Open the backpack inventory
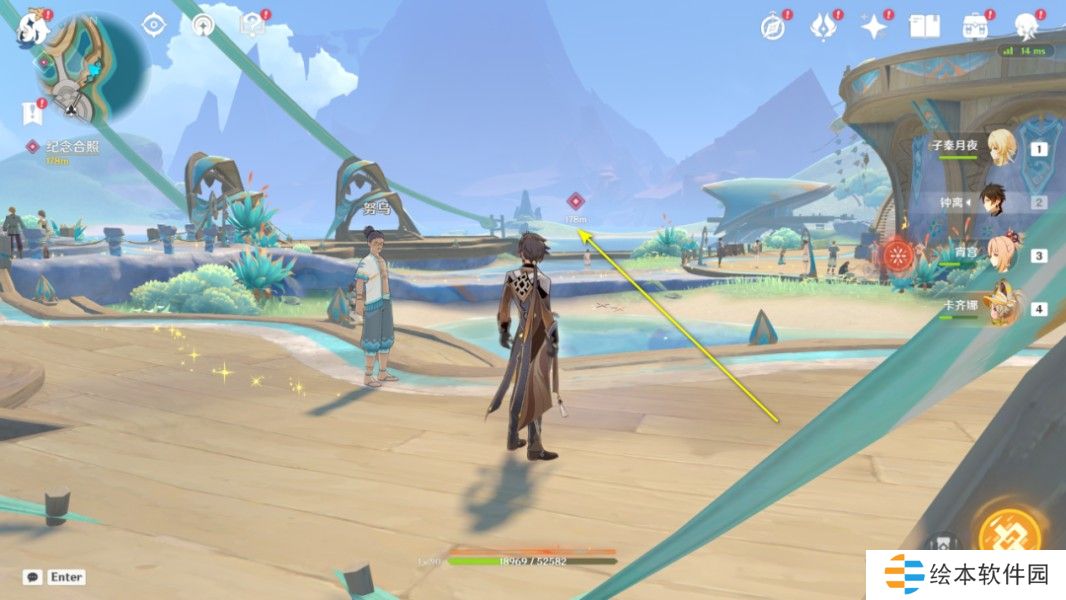The image size is (1066, 600). pyautogui.click(x=974, y=27)
